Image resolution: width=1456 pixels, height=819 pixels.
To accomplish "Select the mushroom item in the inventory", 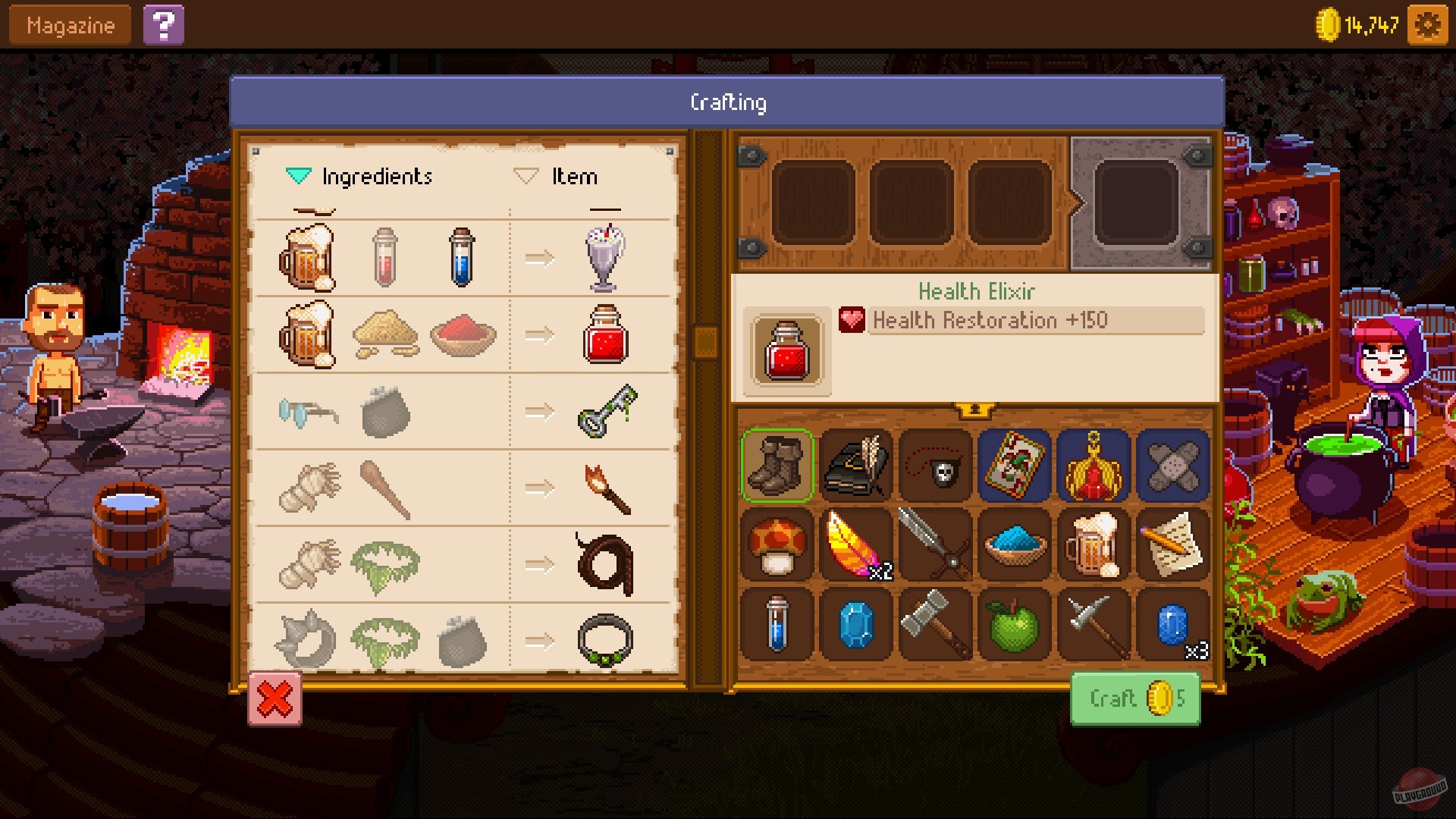I will click(x=777, y=546).
